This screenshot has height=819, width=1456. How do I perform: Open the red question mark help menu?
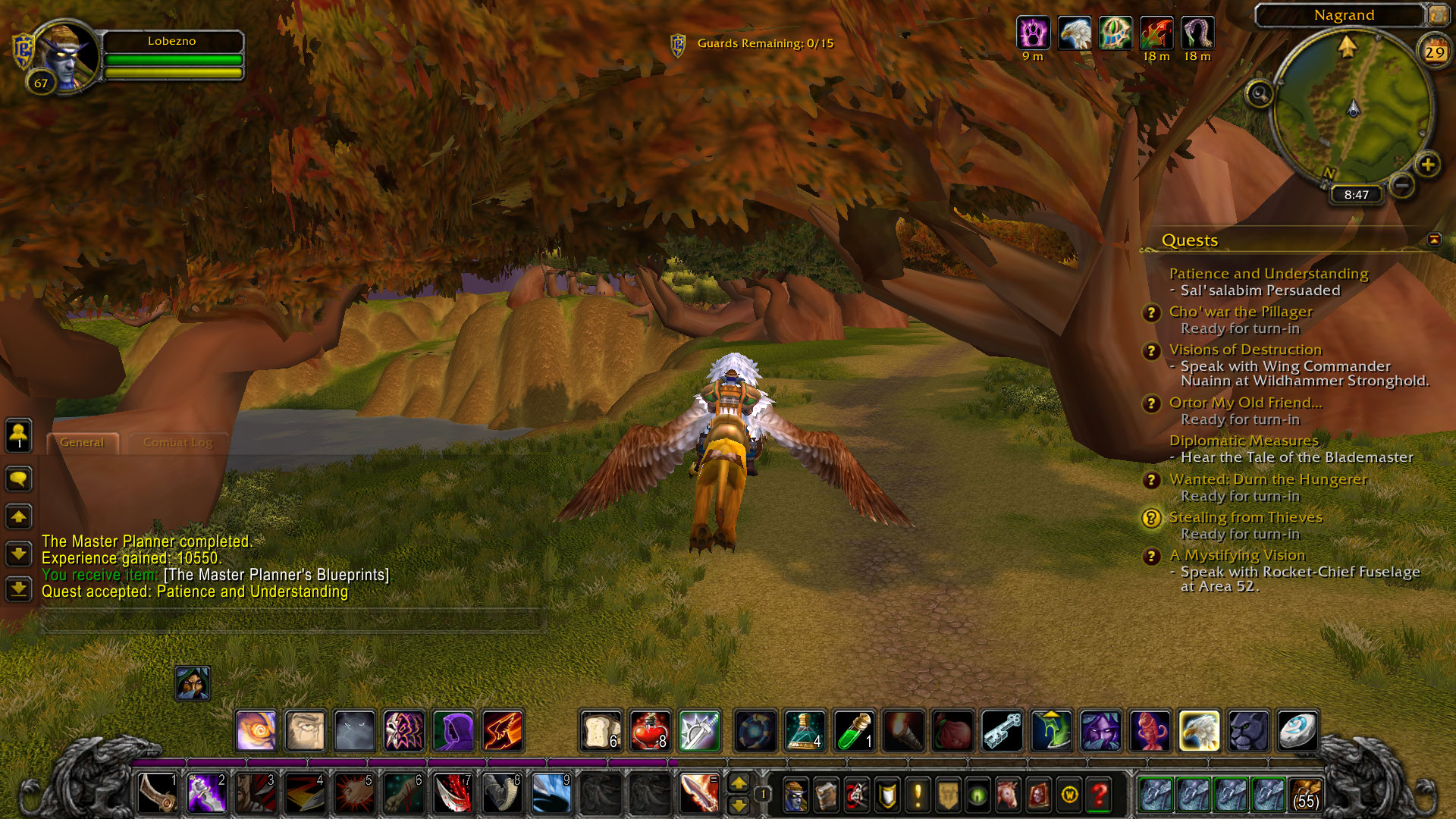coord(1099,795)
